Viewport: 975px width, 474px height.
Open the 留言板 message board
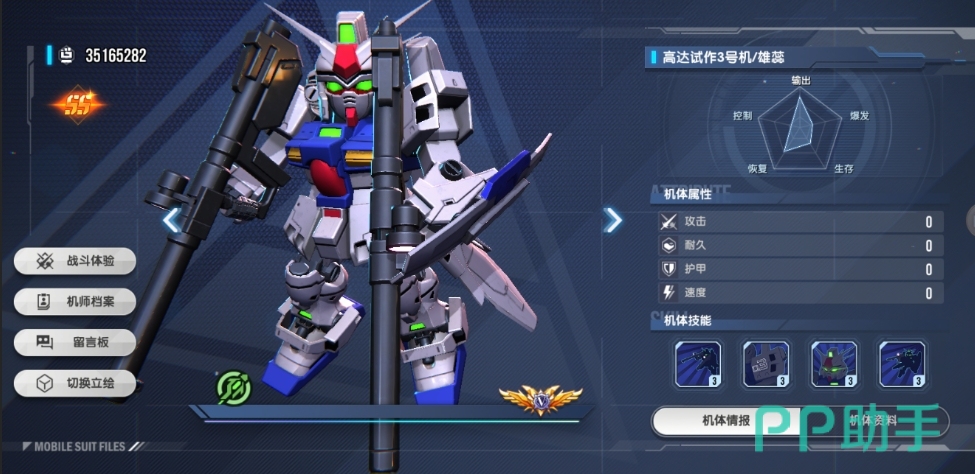tap(73, 342)
